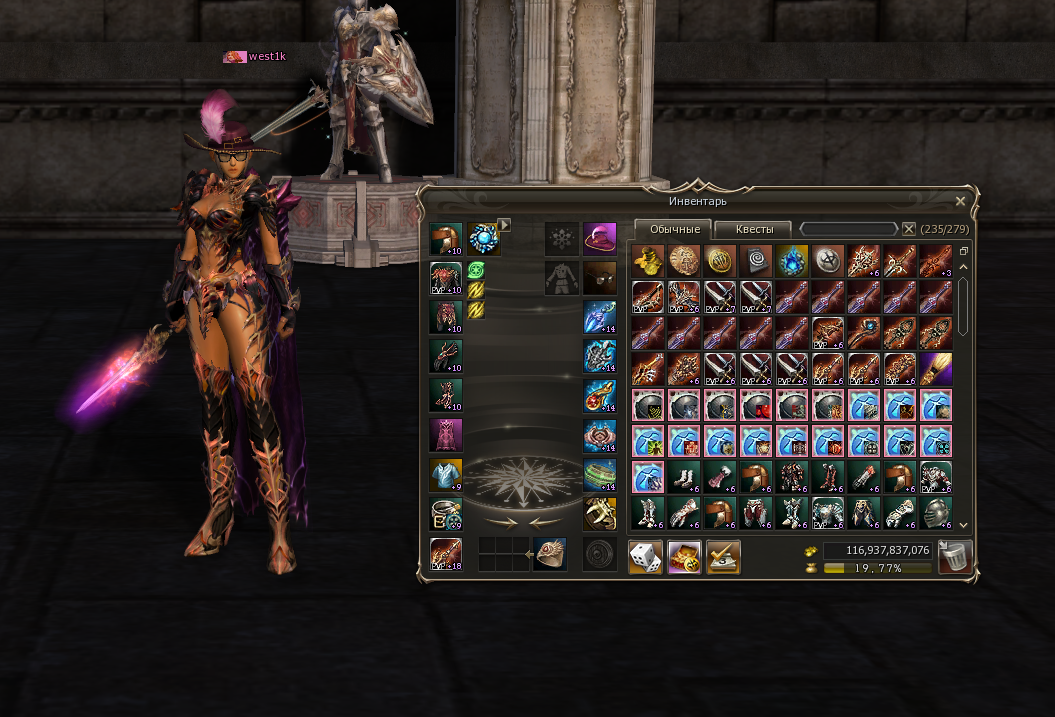This screenshot has height=717, width=1055.
Task: Expand the arrow beside the blue jewel slot
Action: pyautogui.click(x=506, y=225)
